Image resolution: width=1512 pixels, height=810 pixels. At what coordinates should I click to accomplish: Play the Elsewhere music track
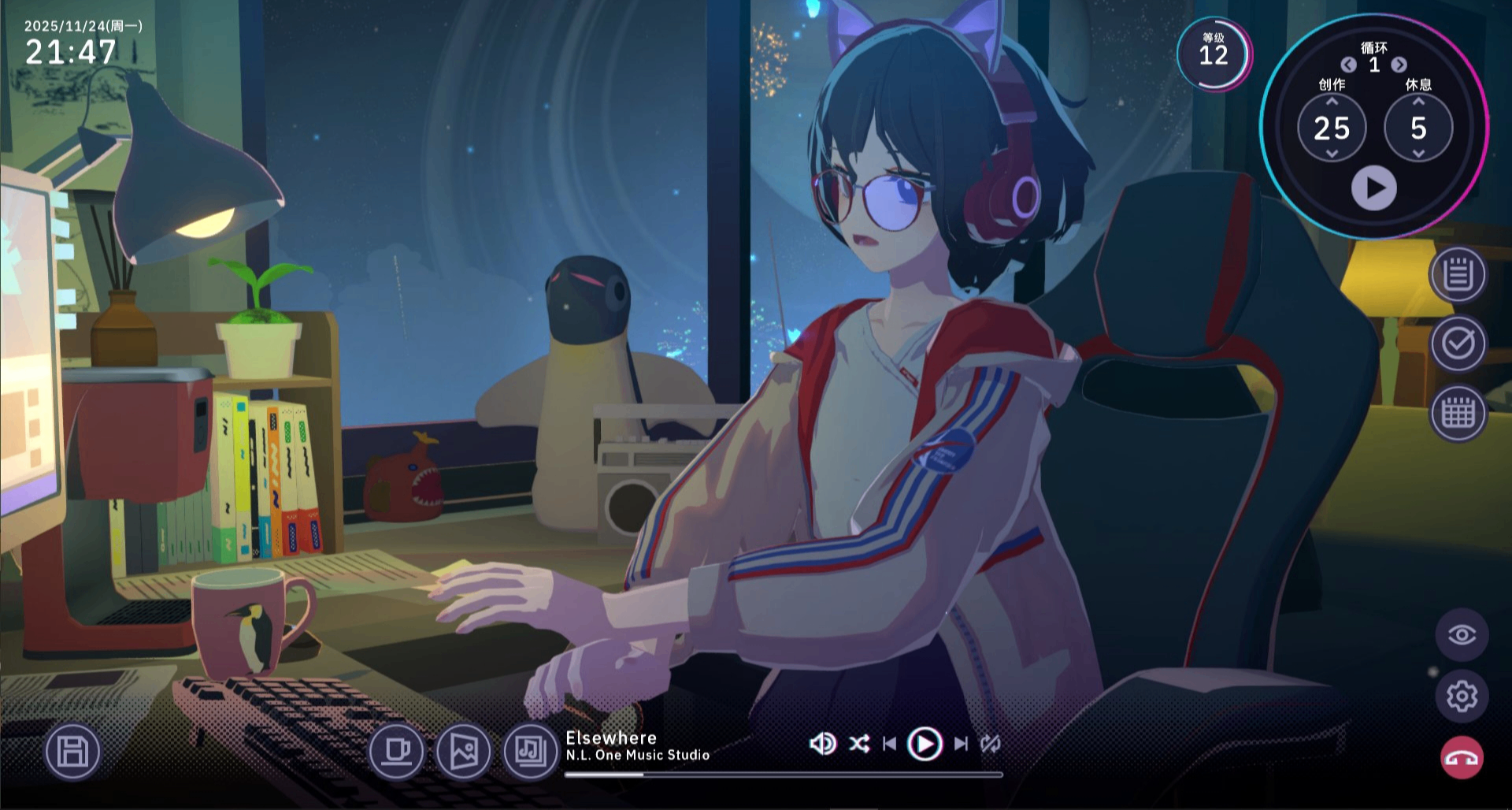point(925,744)
